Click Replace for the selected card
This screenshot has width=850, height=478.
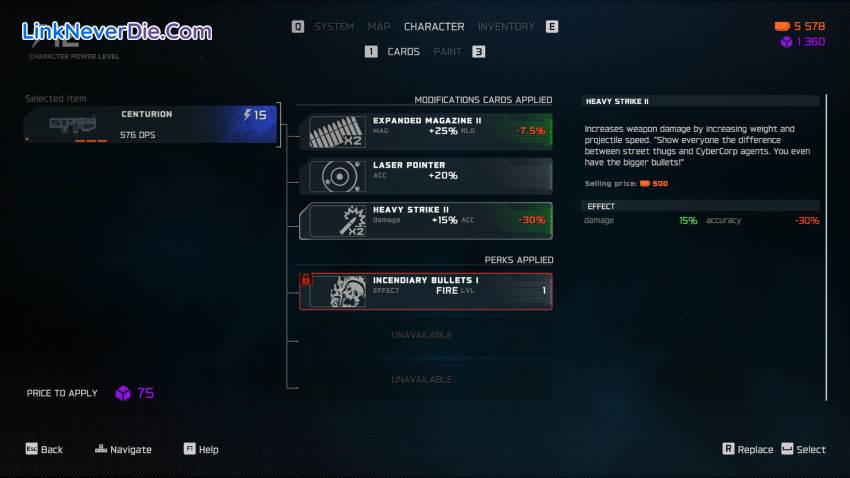(x=747, y=450)
